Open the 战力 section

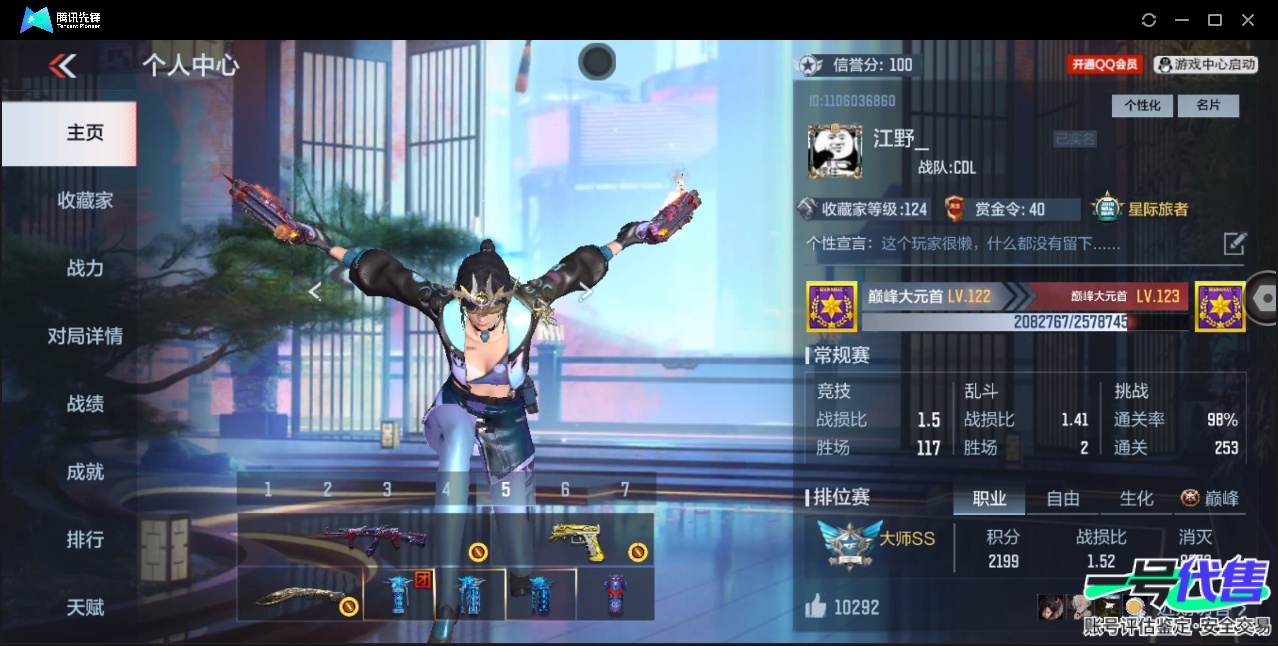(x=85, y=268)
